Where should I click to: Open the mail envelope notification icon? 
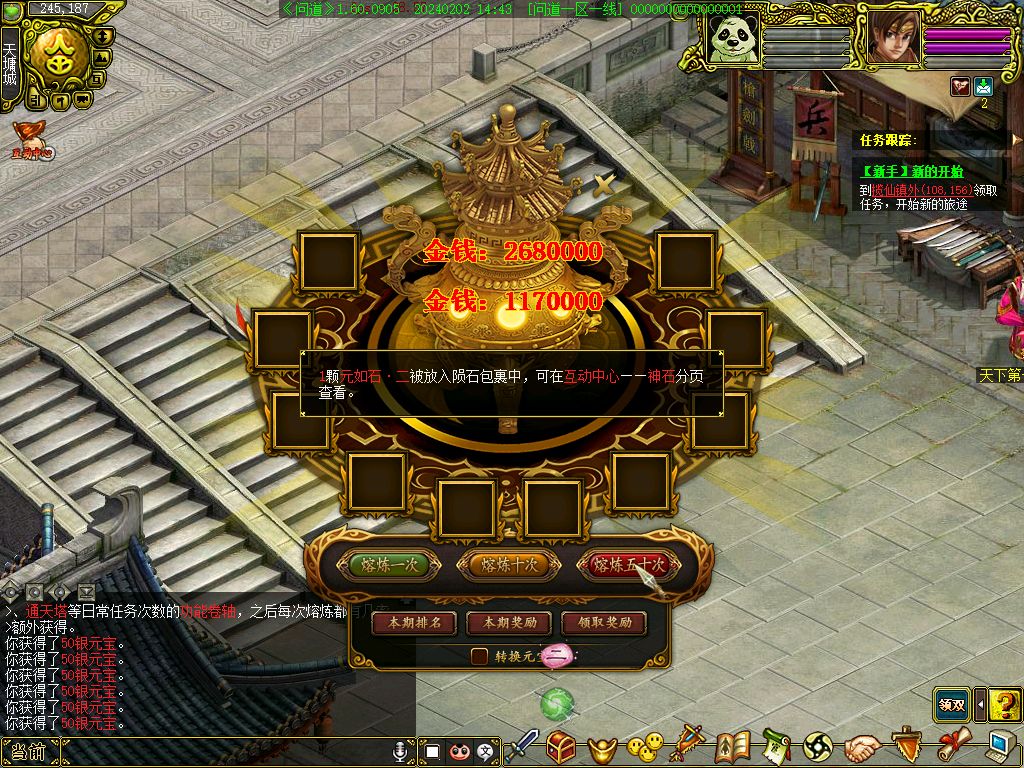[x=983, y=87]
